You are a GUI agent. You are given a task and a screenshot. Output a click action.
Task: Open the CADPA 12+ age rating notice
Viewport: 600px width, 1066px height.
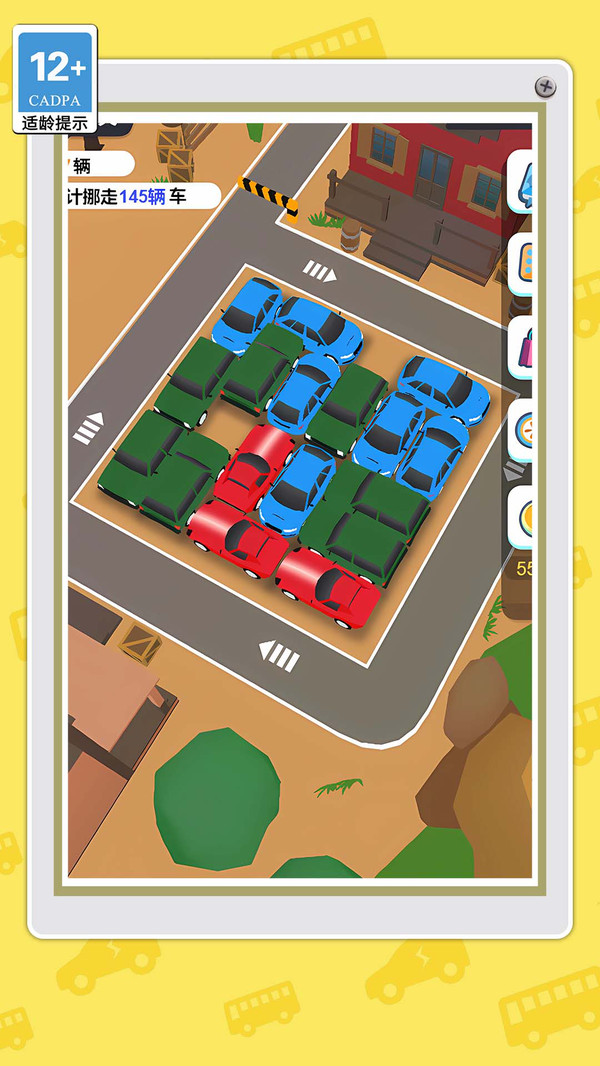[x=55, y=80]
